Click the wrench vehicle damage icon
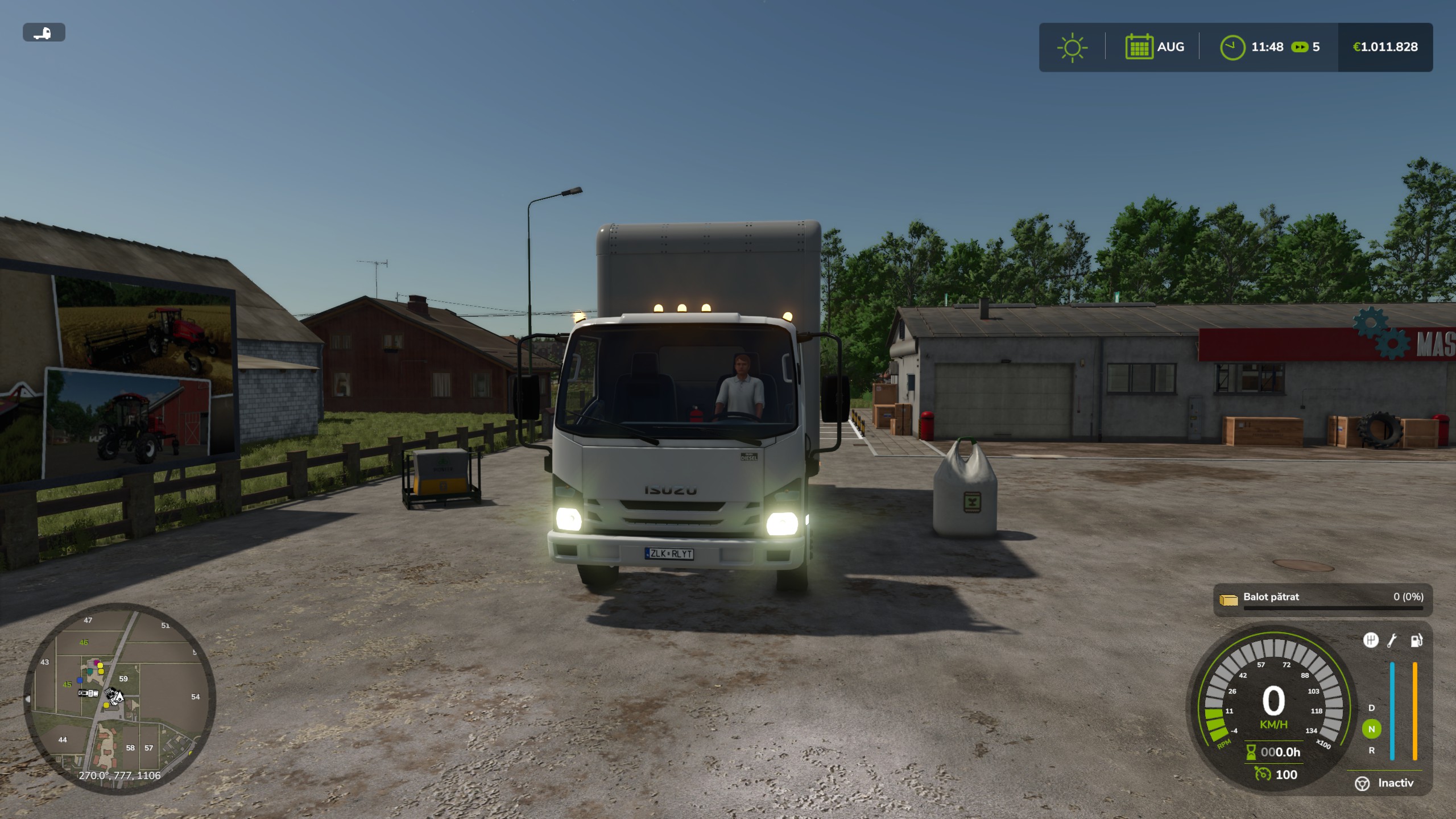 (1392, 640)
